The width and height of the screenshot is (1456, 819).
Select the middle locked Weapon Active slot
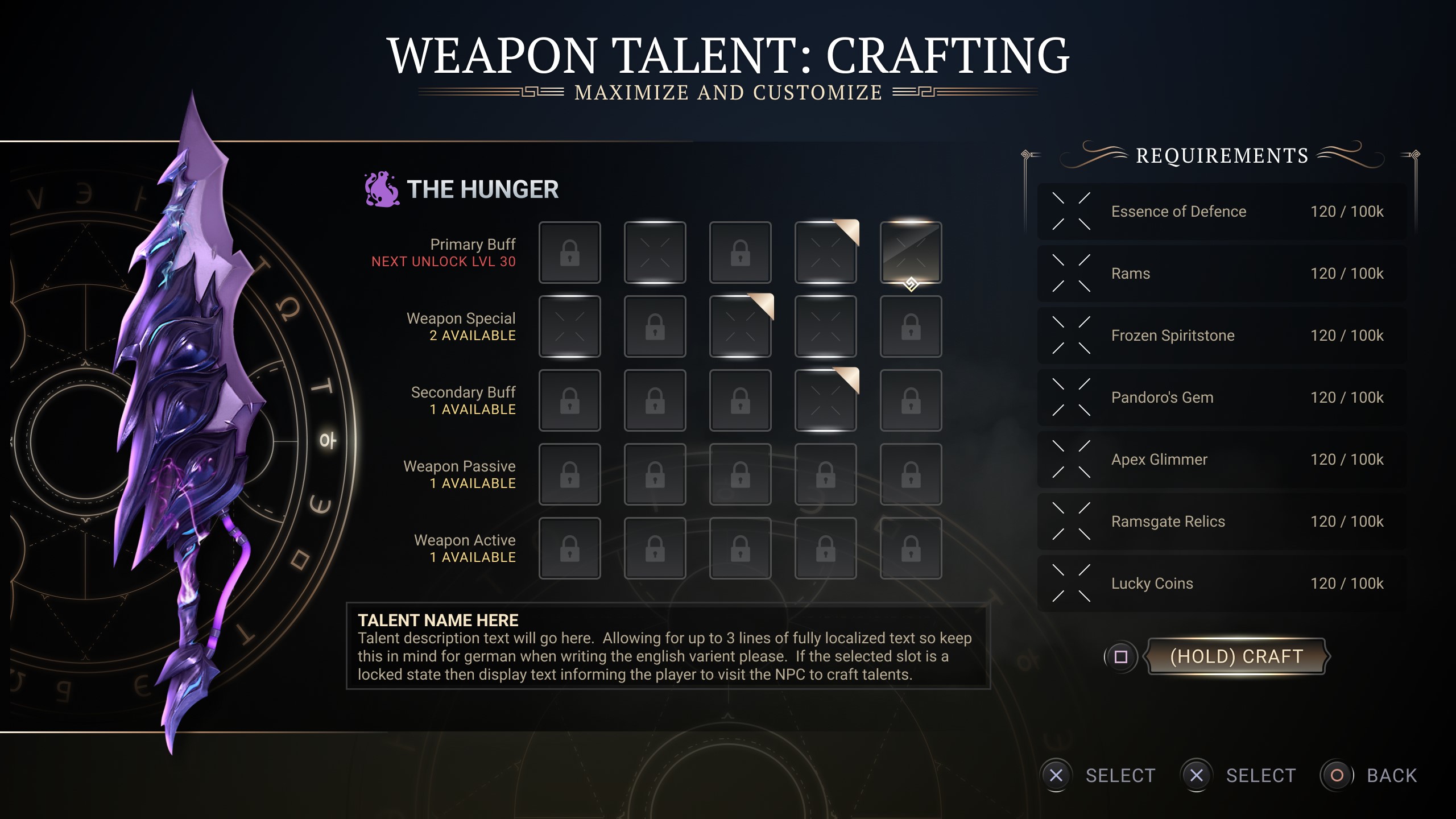(x=740, y=548)
